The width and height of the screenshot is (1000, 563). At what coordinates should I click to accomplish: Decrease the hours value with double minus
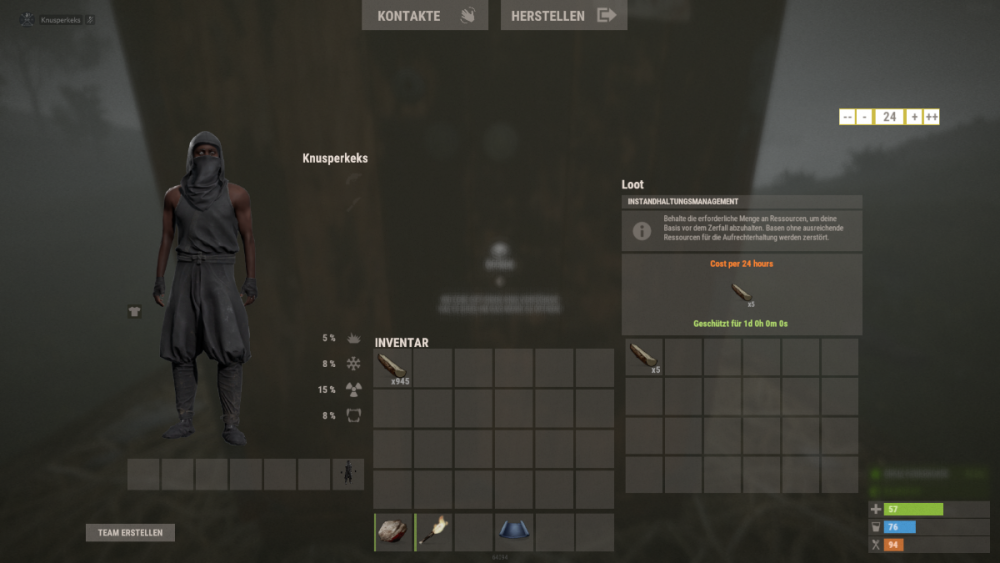click(x=847, y=117)
